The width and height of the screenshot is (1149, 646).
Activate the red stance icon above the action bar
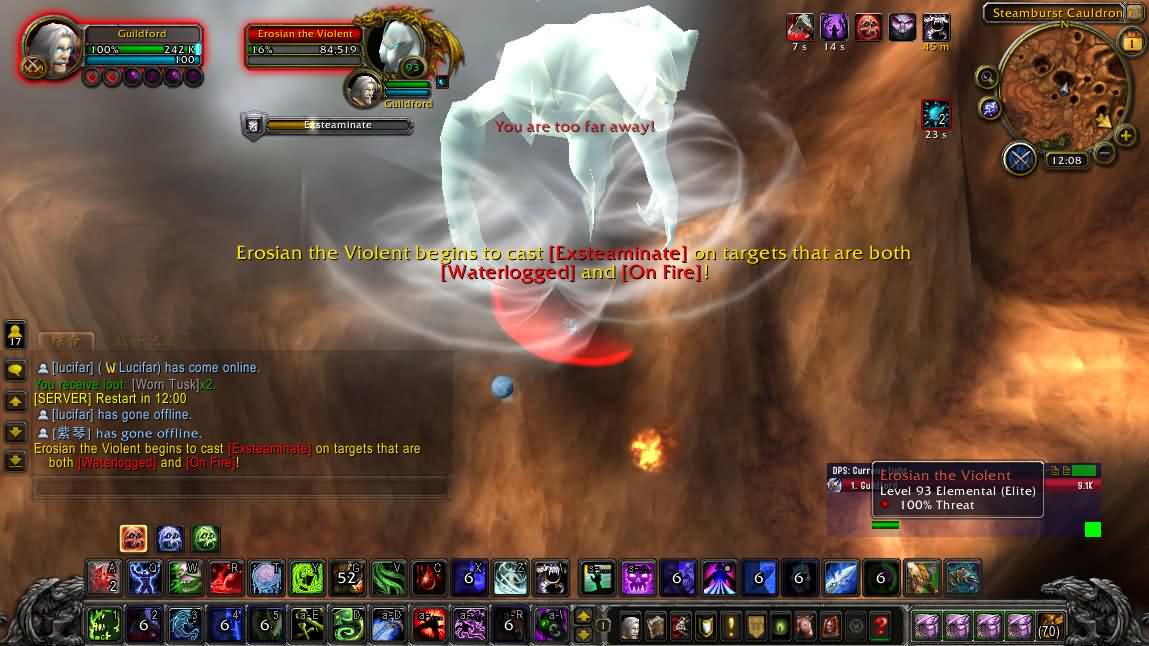pos(134,539)
